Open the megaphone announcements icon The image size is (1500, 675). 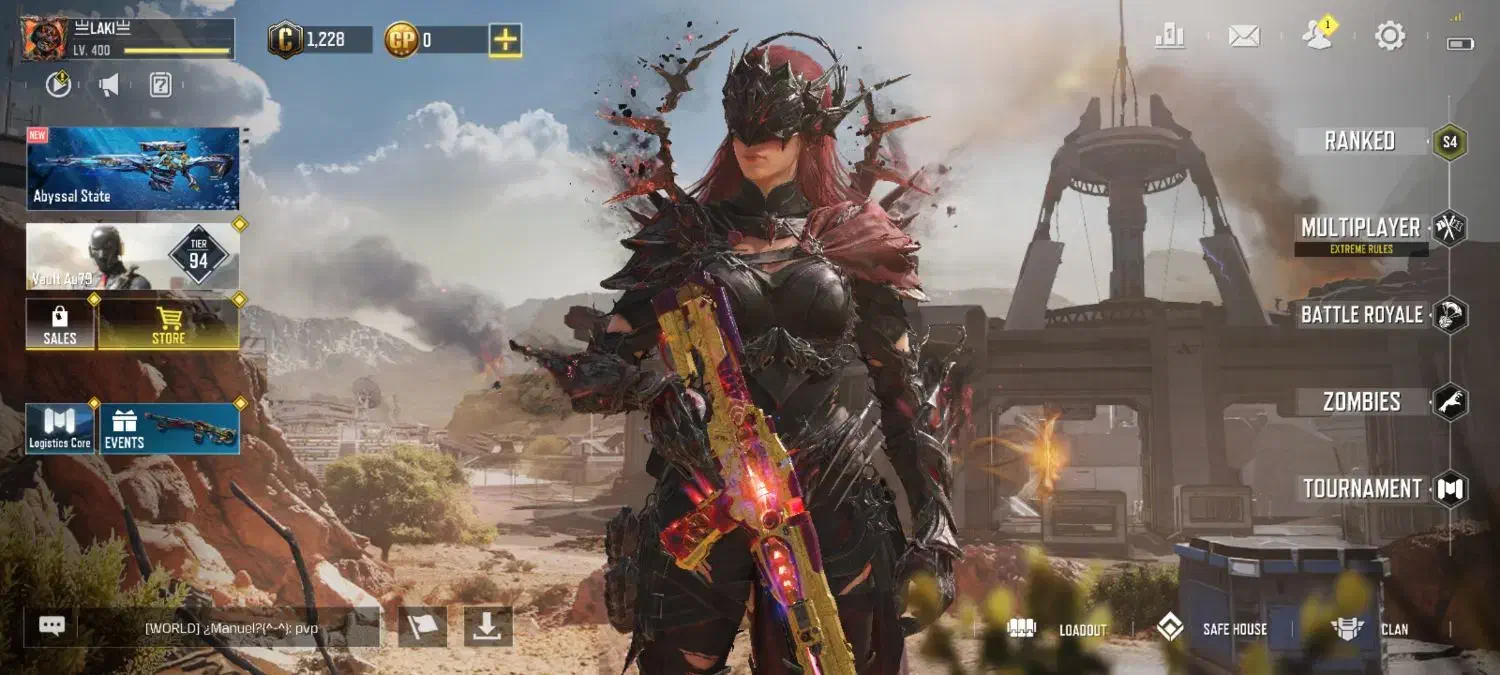(x=109, y=85)
